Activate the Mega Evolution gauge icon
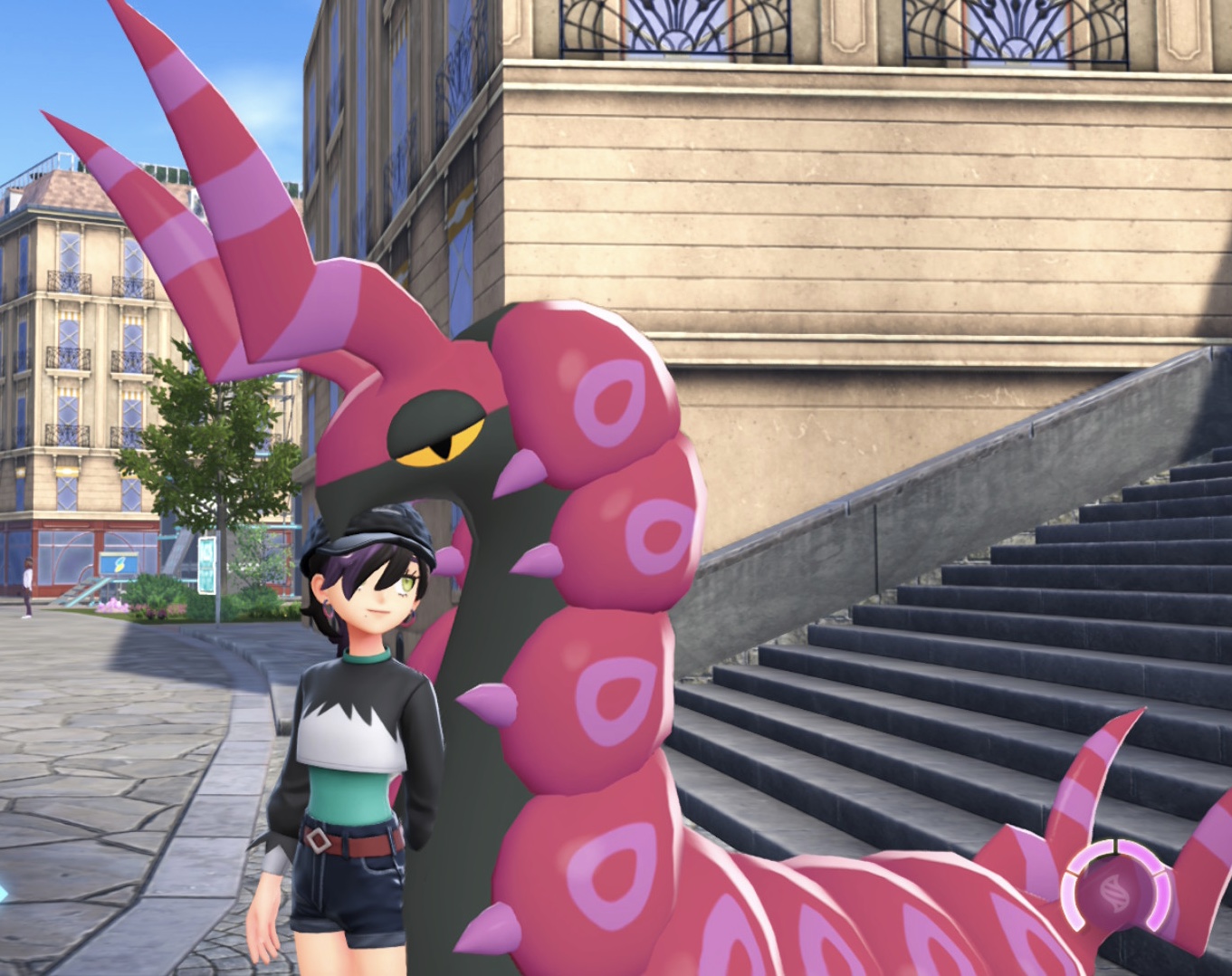1232x976 pixels. [x=1115, y=886]
